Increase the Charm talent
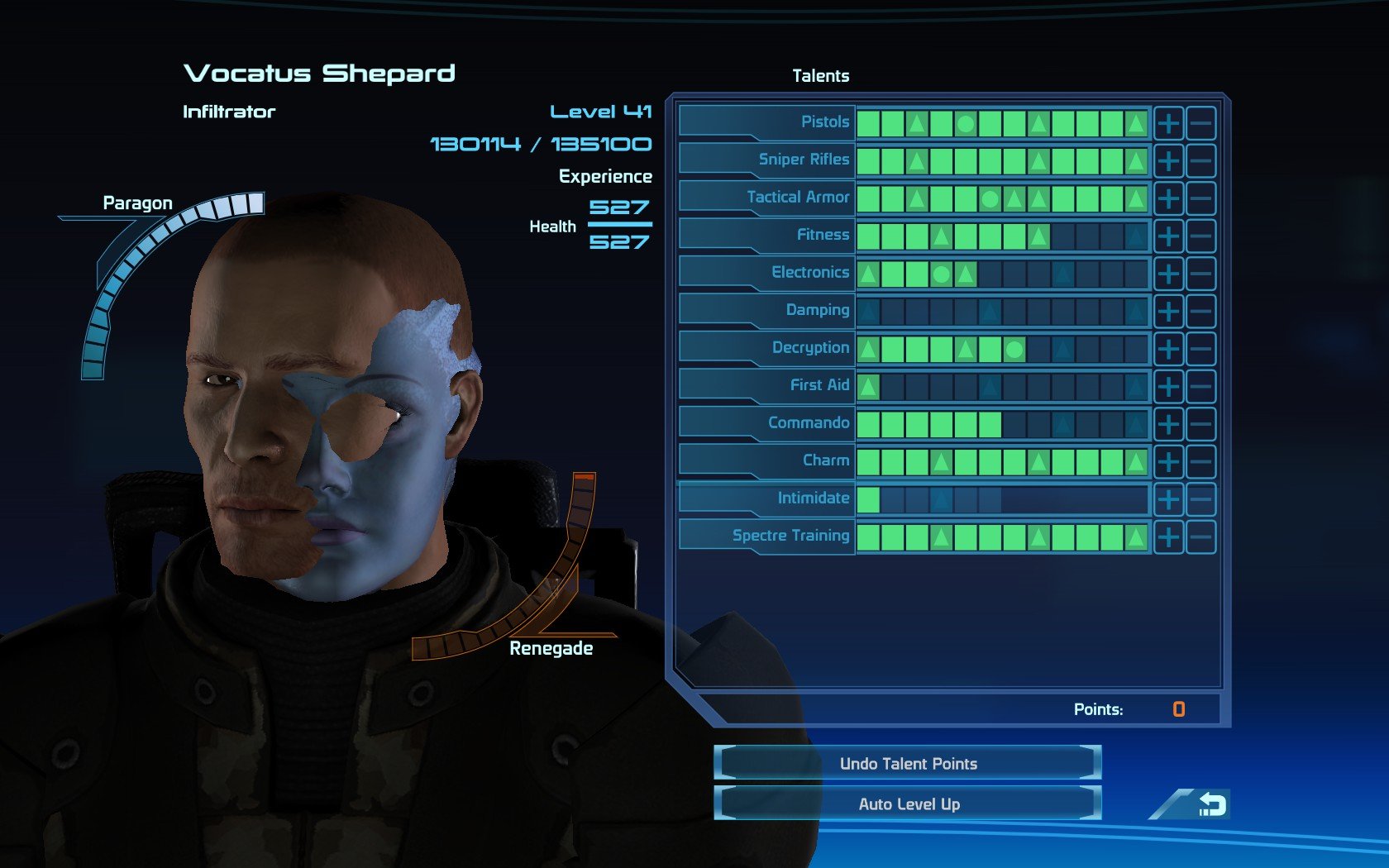 (x=1168, y=462)
